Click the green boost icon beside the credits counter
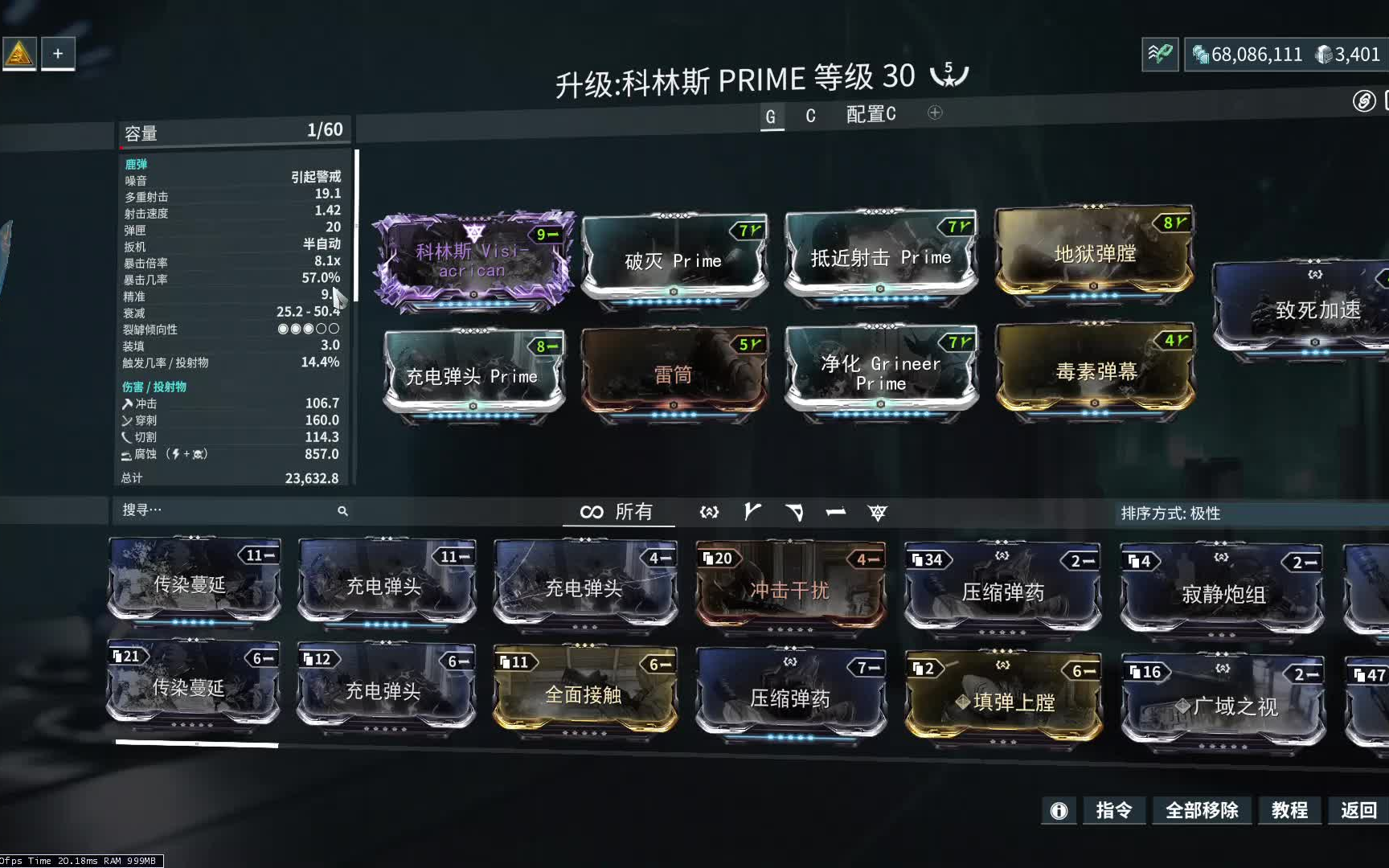Viewport: 1389px width, 868px height. tap(1160, 55)
